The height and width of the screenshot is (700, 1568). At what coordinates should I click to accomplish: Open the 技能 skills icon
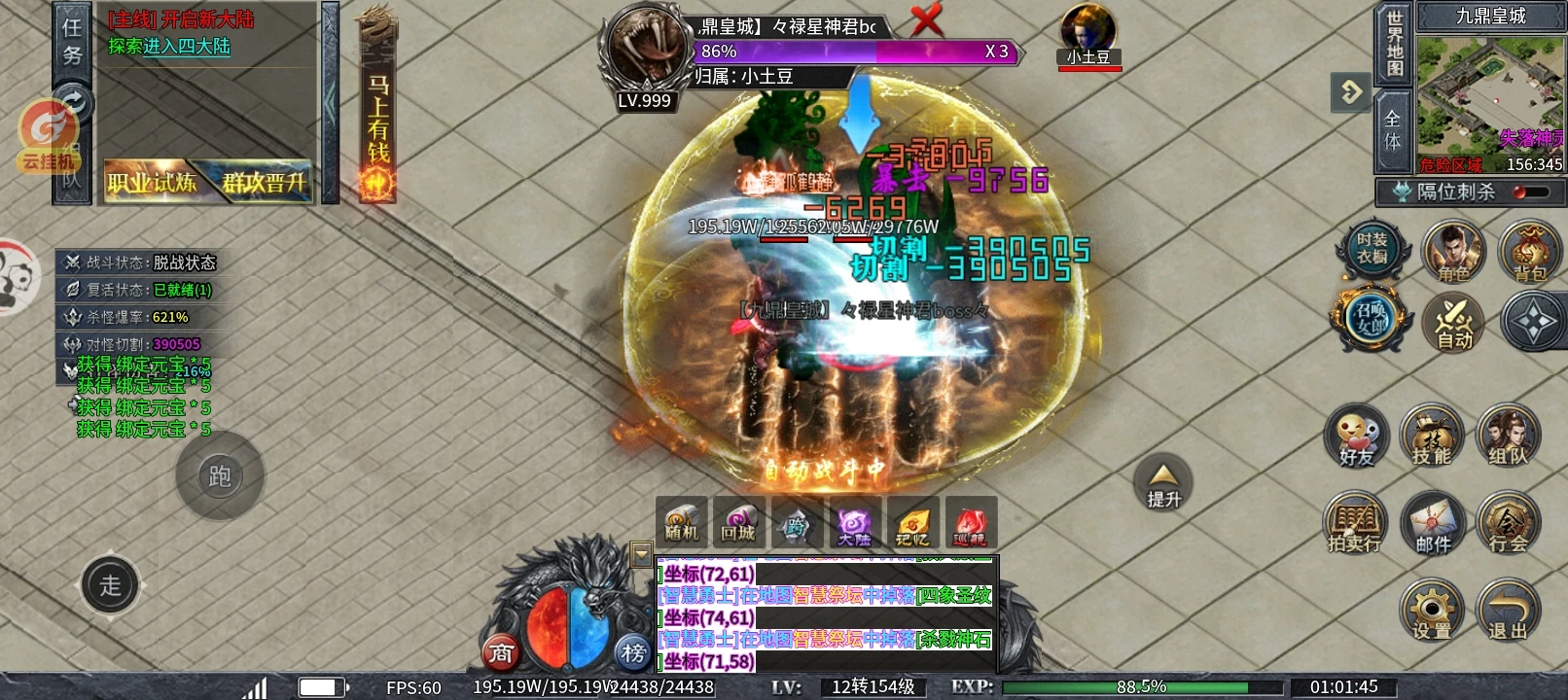1432,437
